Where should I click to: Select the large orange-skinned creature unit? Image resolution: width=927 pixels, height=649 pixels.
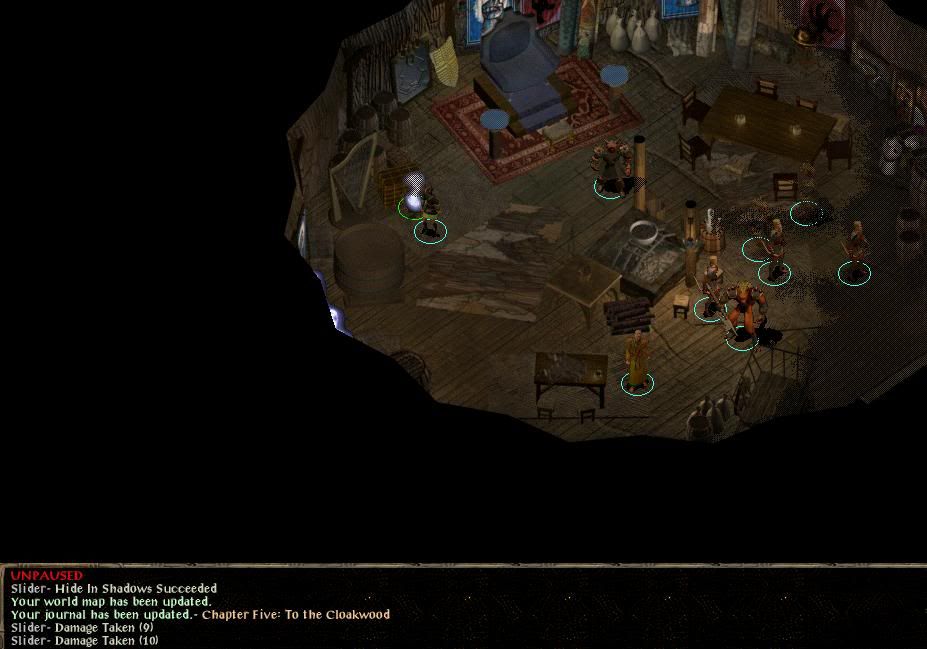pos(743,314)
